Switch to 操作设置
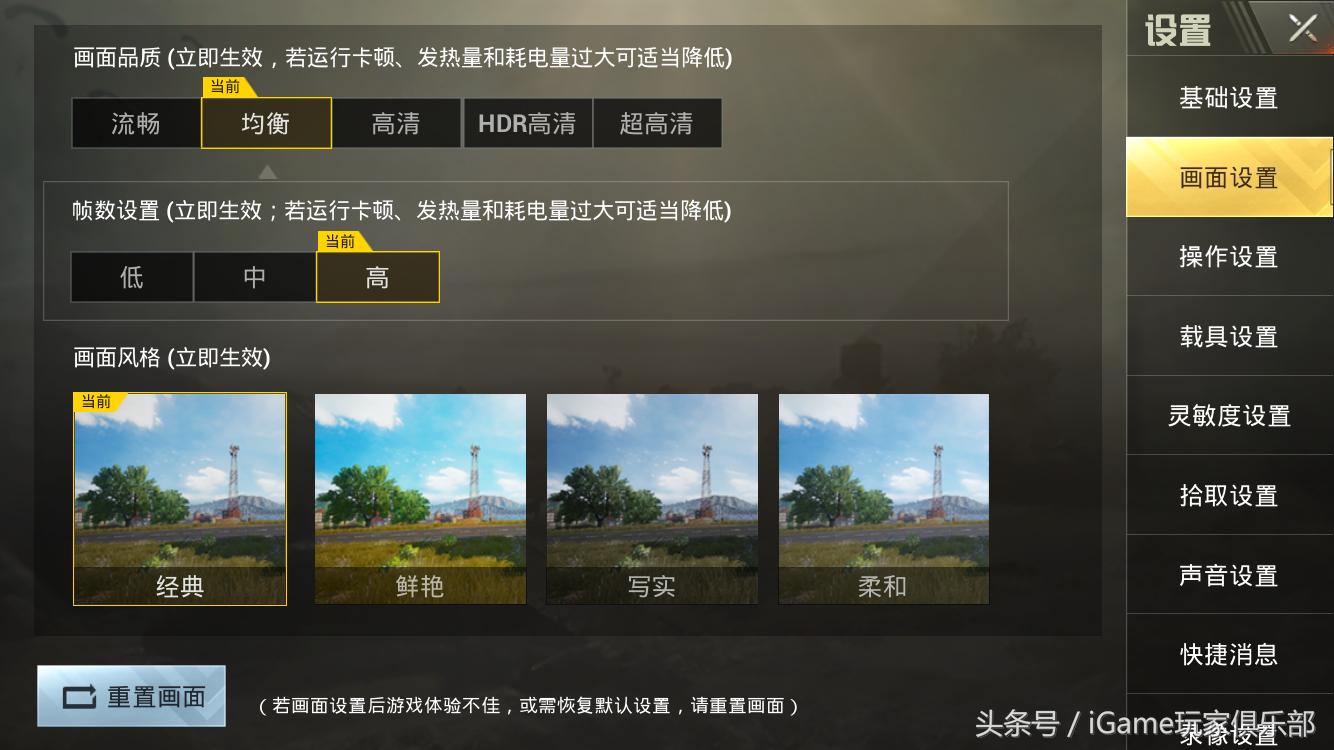The width and height of the screenshot is (1334, 750). point(1228,257)
